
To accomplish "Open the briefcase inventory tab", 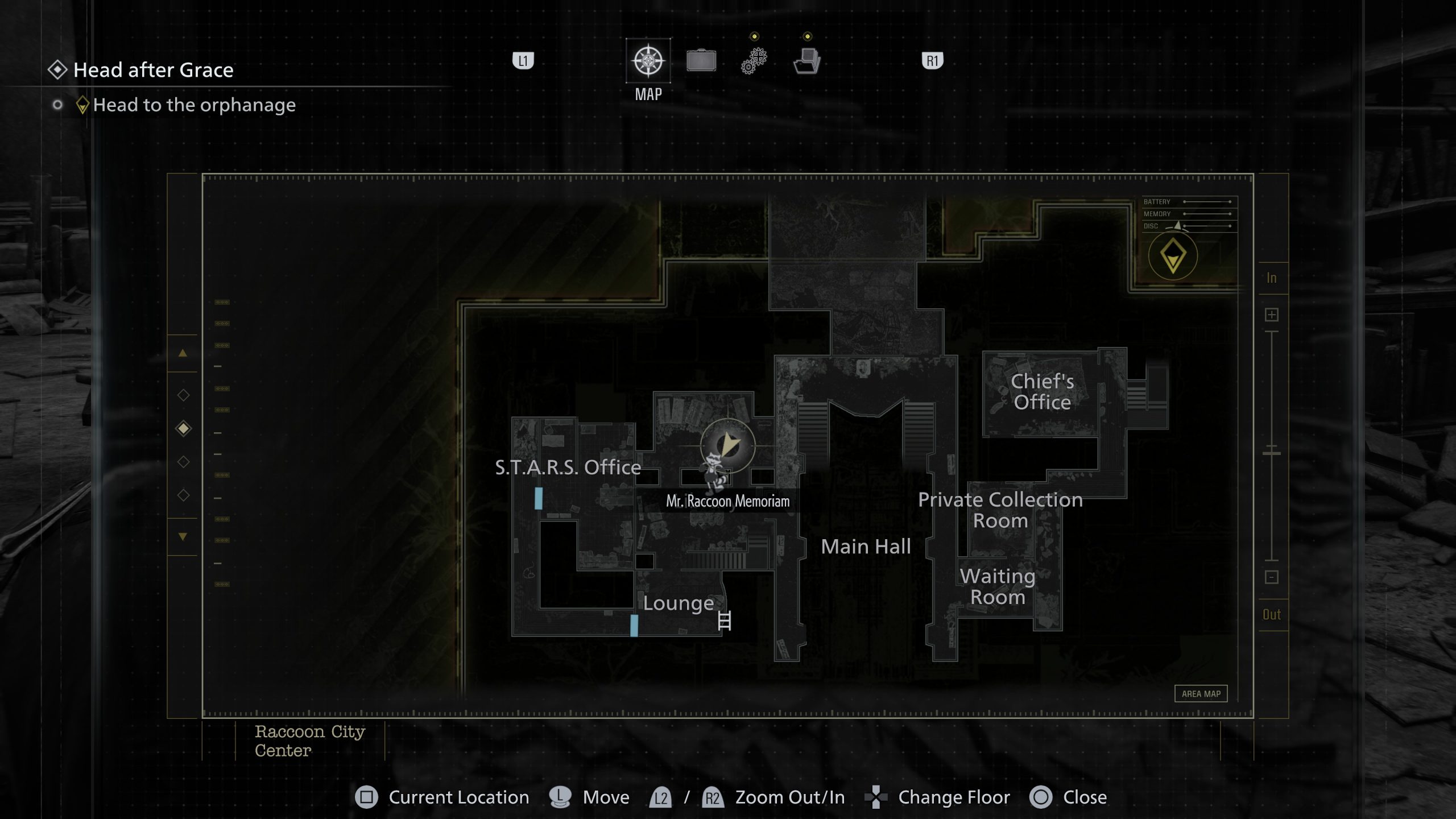I will [701, 61].
